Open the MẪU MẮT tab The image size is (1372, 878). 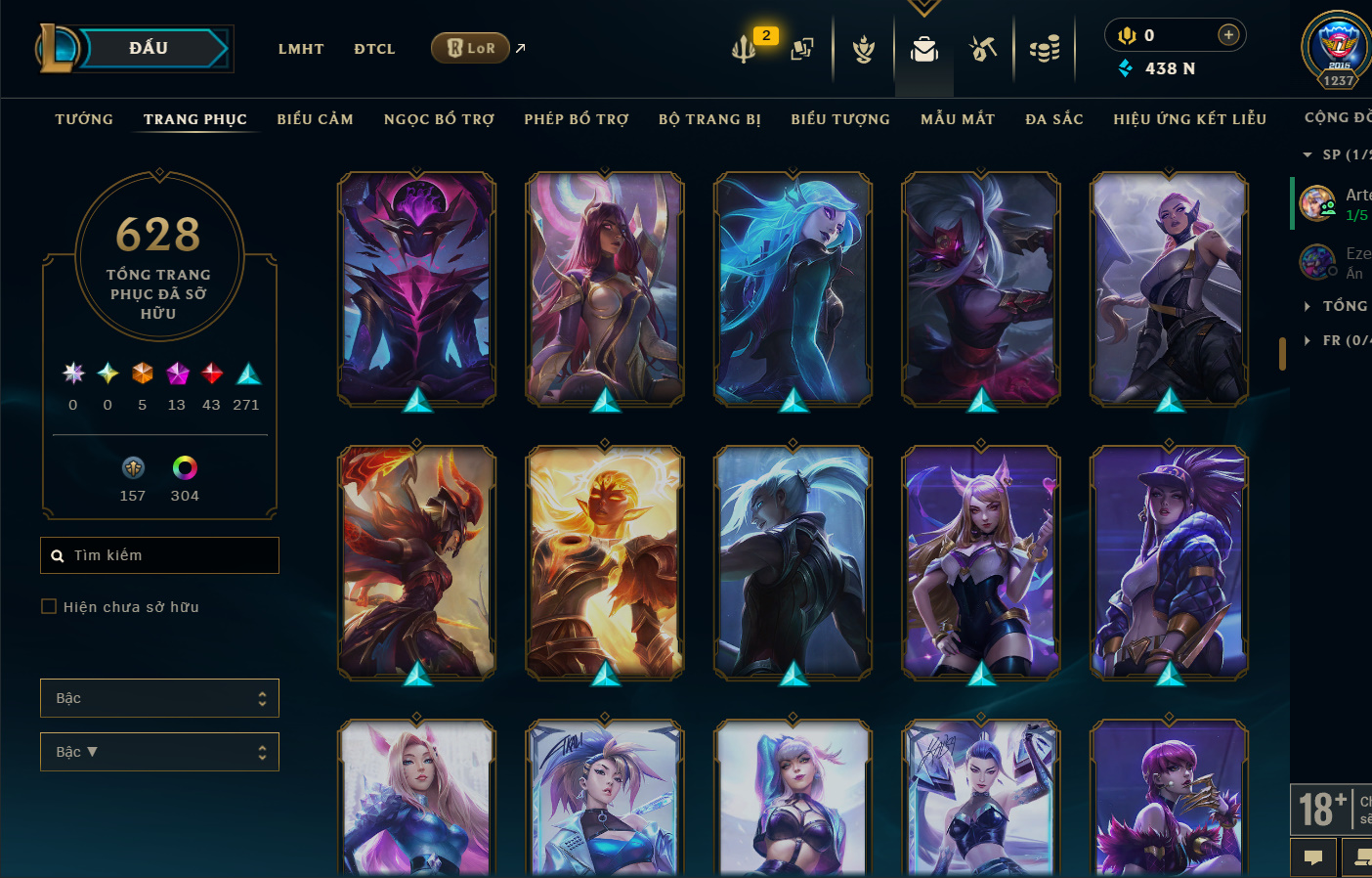pos(958,119)
